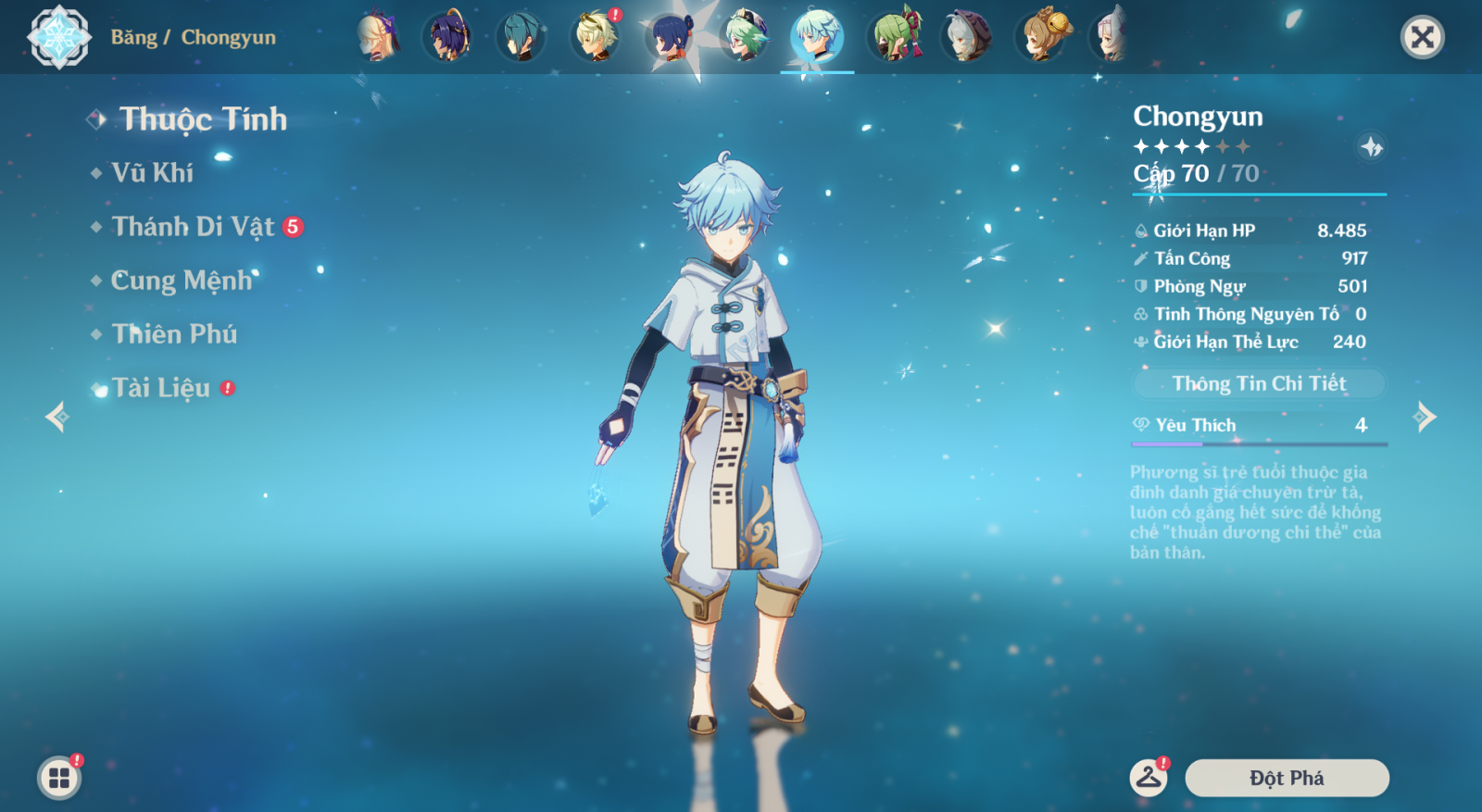1482x812 pixels.
Task: Click the four-point star icon beside Chongyun's name
Action: click(x=1371, y=146)
